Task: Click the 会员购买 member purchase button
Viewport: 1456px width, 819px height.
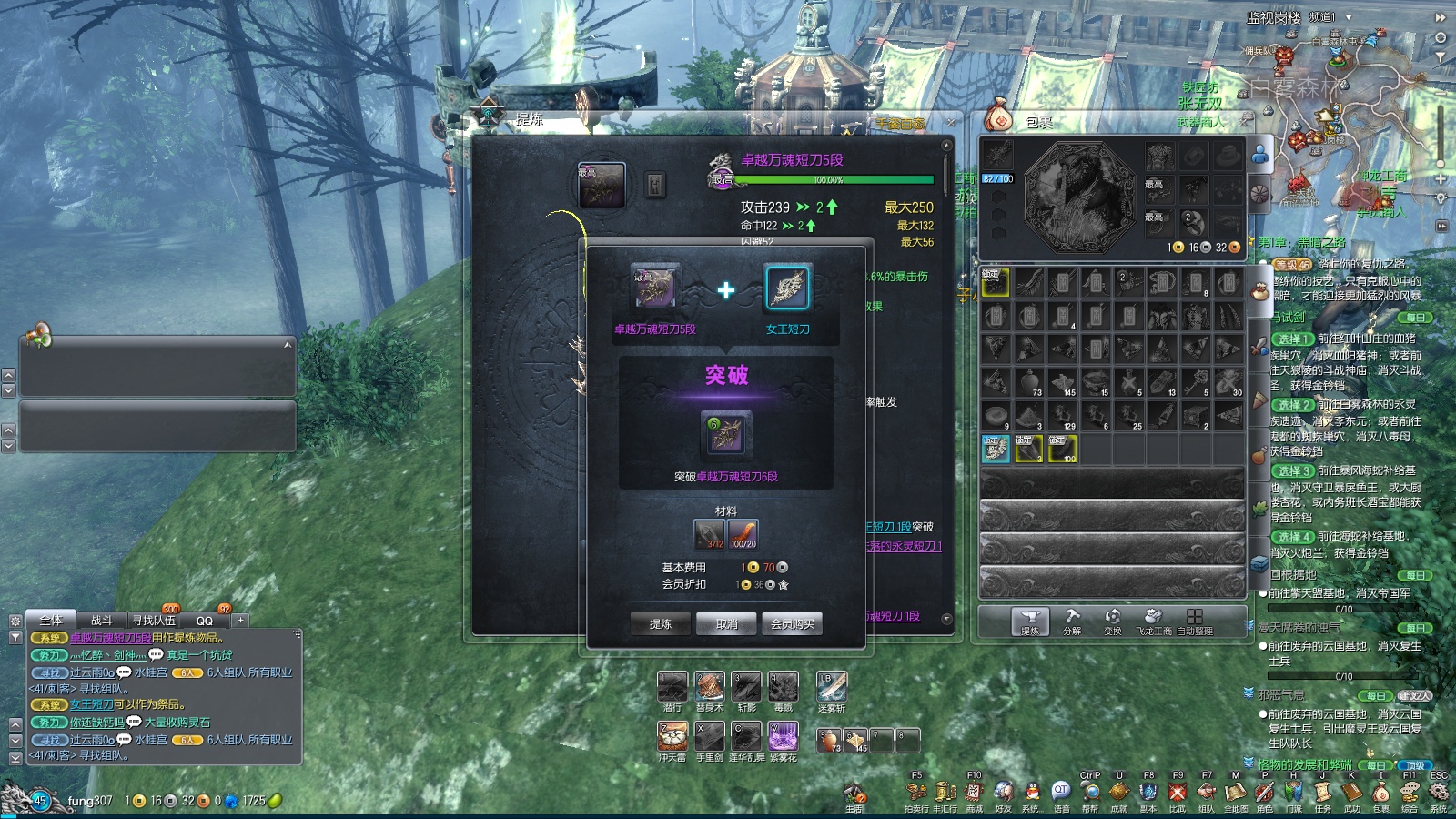Action: coord(792,623)
